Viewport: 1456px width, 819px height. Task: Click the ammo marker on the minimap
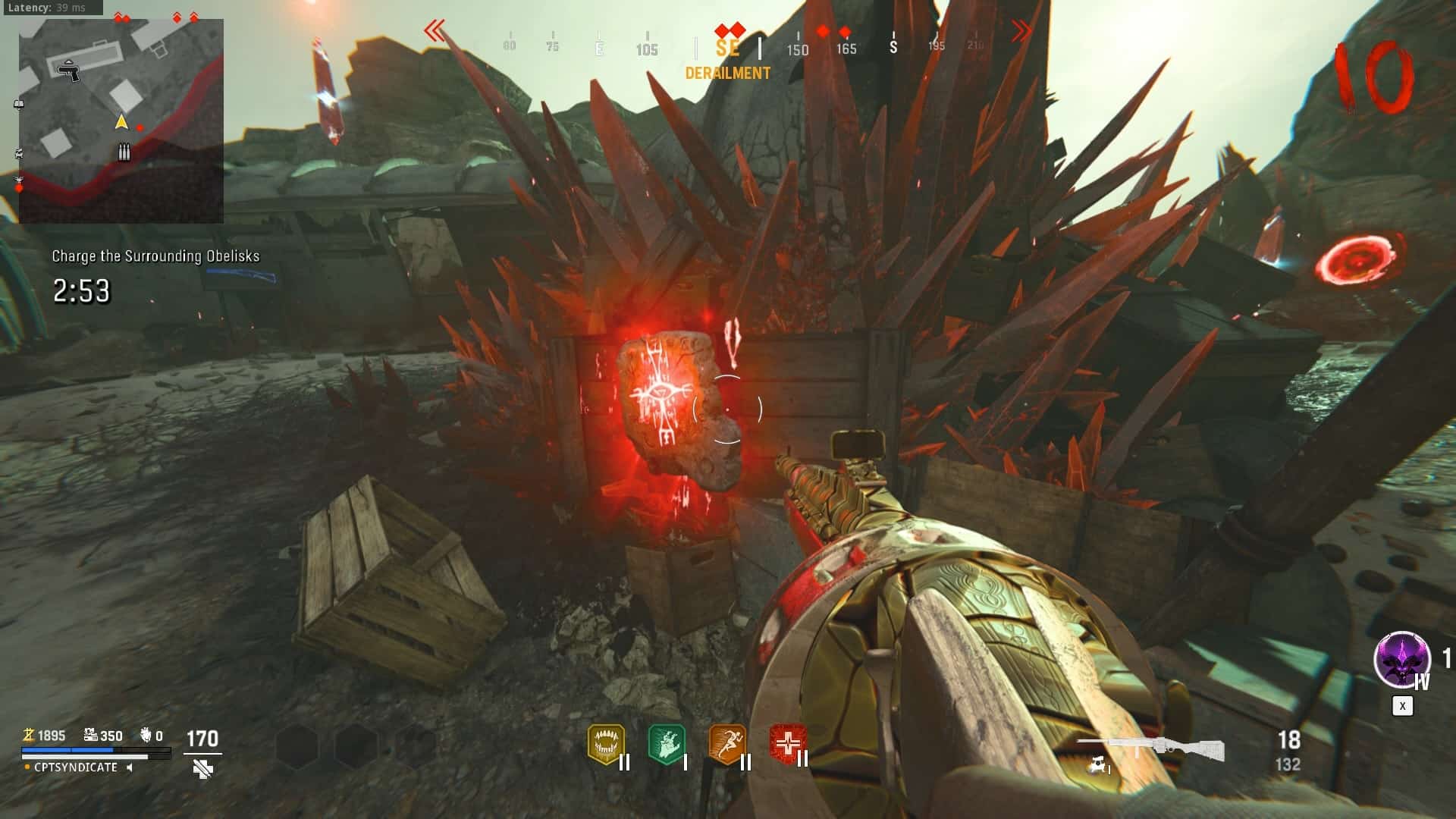124,153
